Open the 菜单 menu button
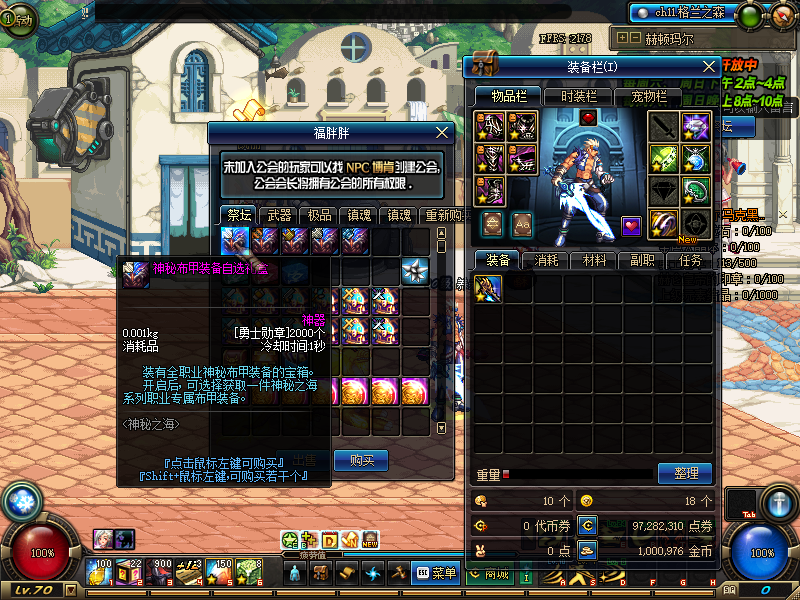Screen dimensions: 800x600 [436, 573]
